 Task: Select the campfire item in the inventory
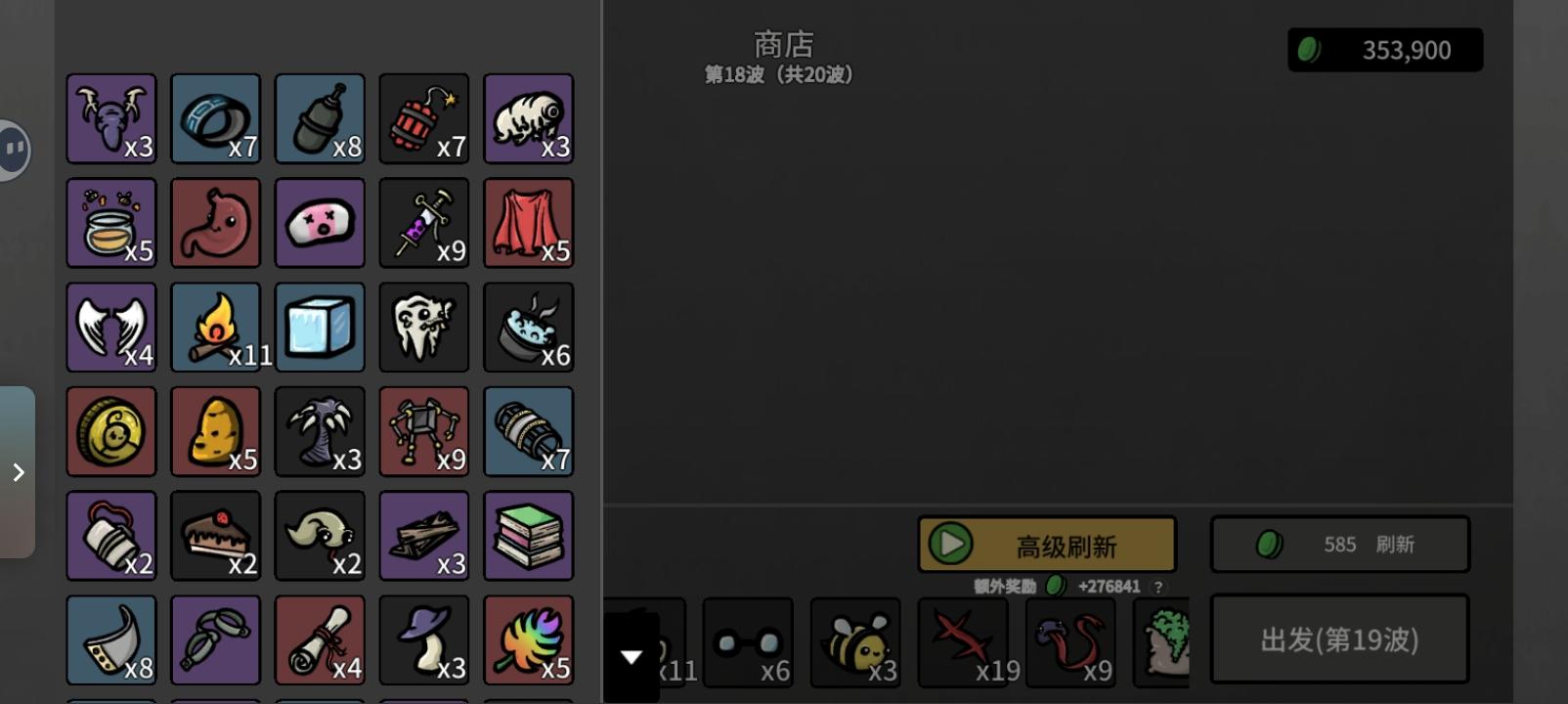(215, 328)
